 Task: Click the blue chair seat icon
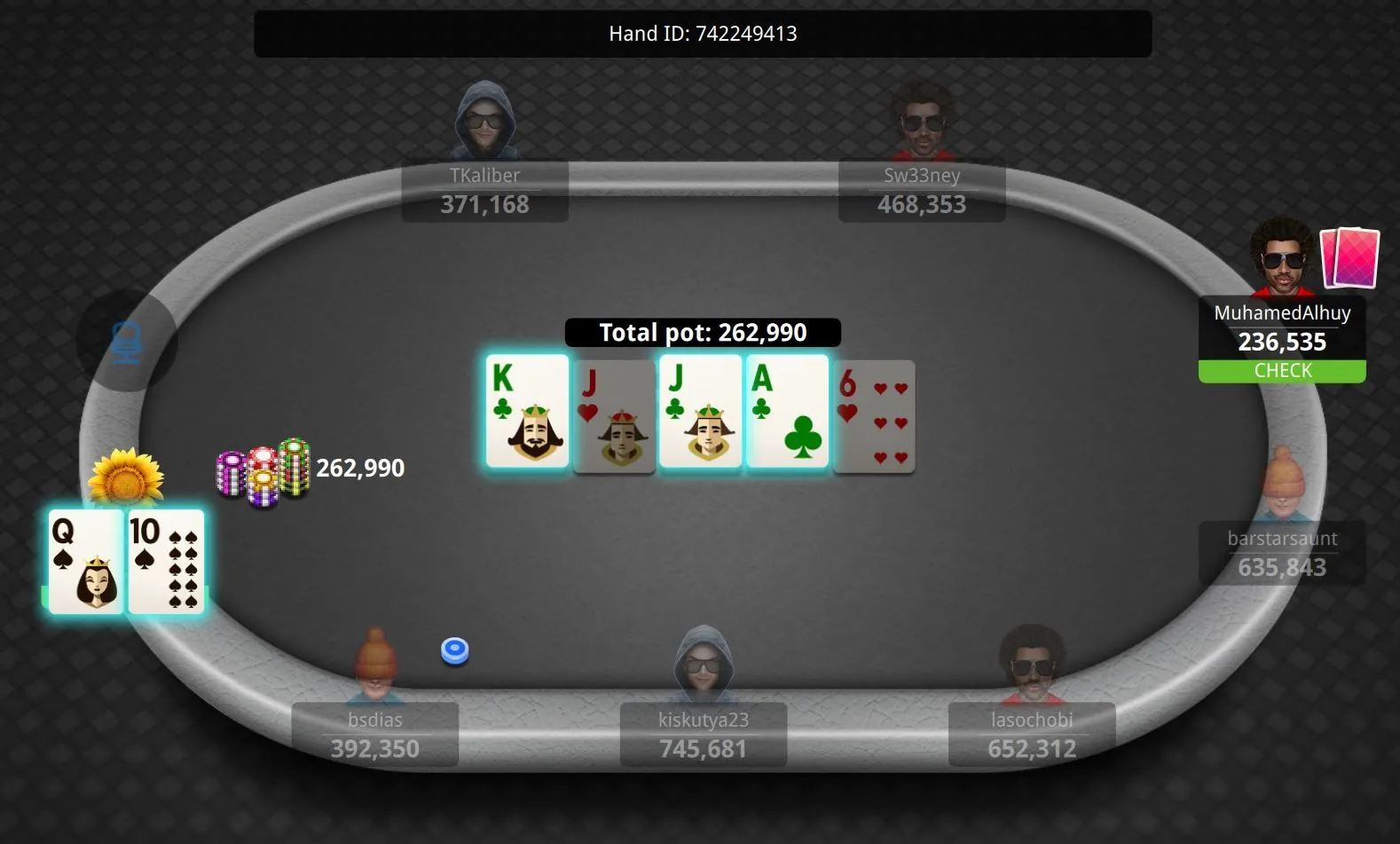(x=127, y=342)
